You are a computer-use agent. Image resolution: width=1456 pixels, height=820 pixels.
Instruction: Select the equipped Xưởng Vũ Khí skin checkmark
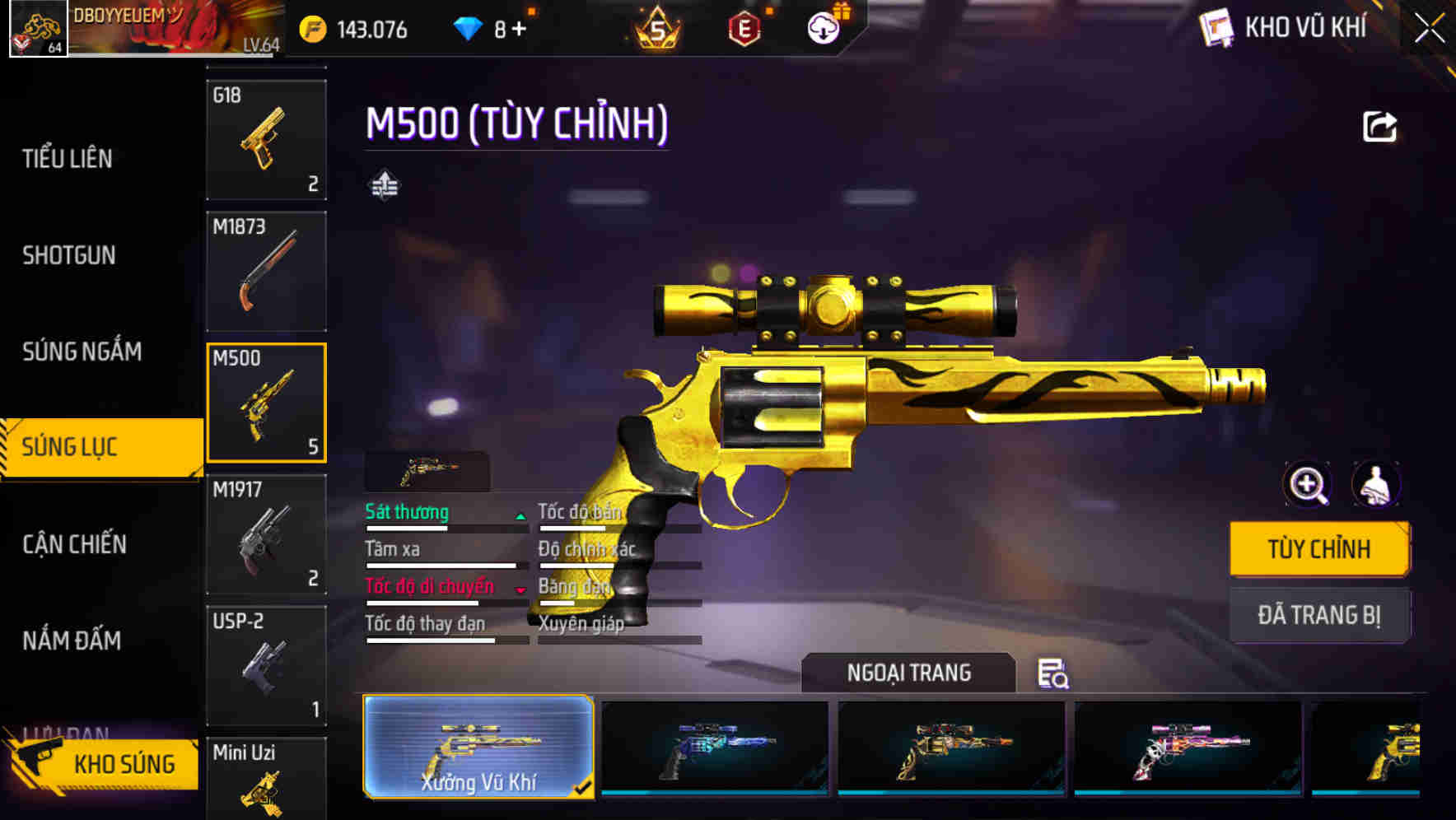[584, 787]
